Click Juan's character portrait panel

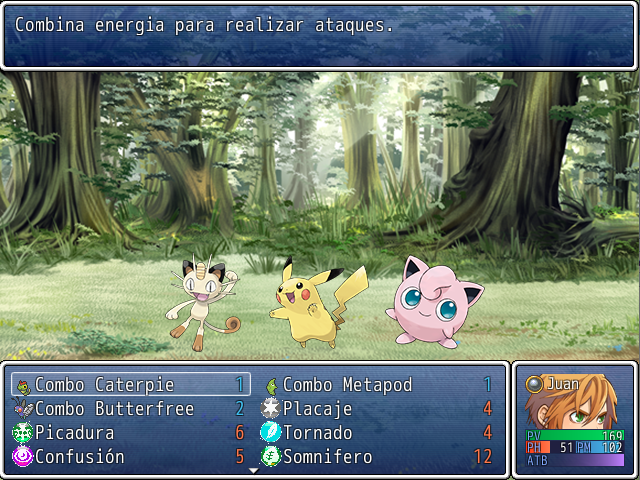(575, 418)
